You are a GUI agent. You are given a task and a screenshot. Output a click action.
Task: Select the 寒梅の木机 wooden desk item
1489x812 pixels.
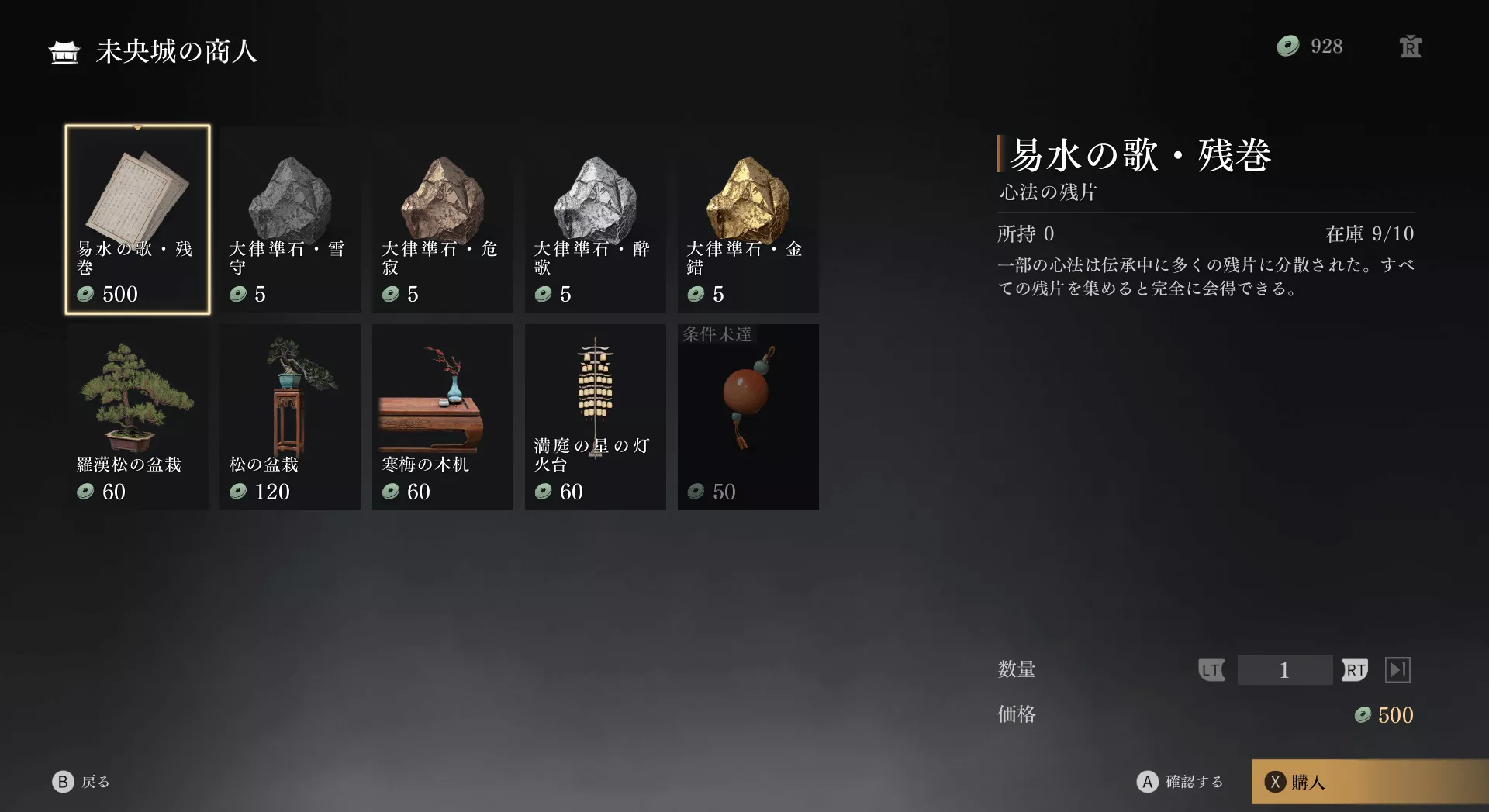(442, 415)
